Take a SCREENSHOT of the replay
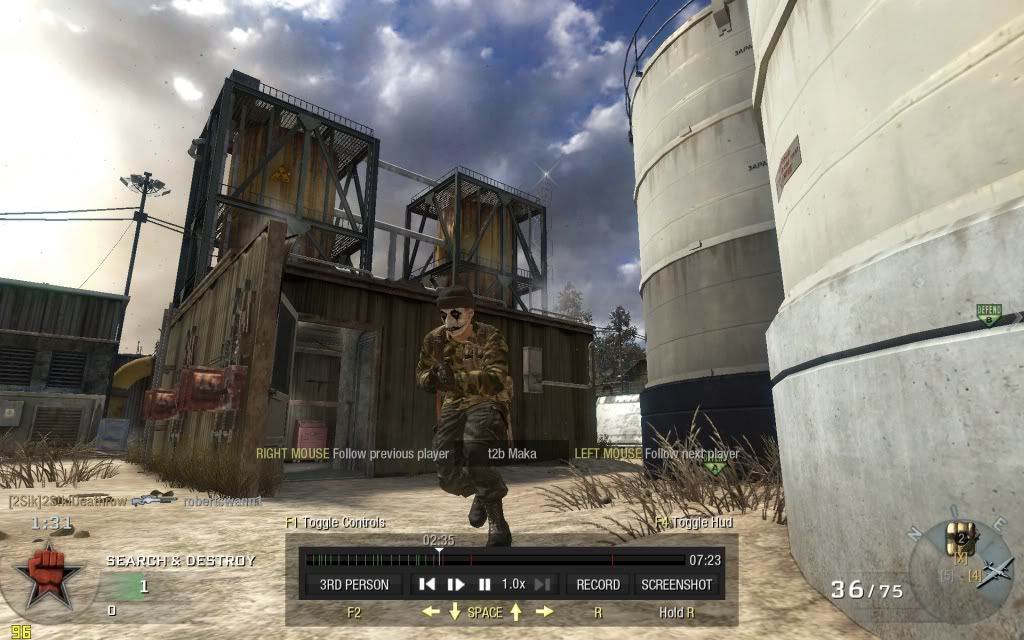The height and width of the screenshot is (640, 1024). pos(676,584)
